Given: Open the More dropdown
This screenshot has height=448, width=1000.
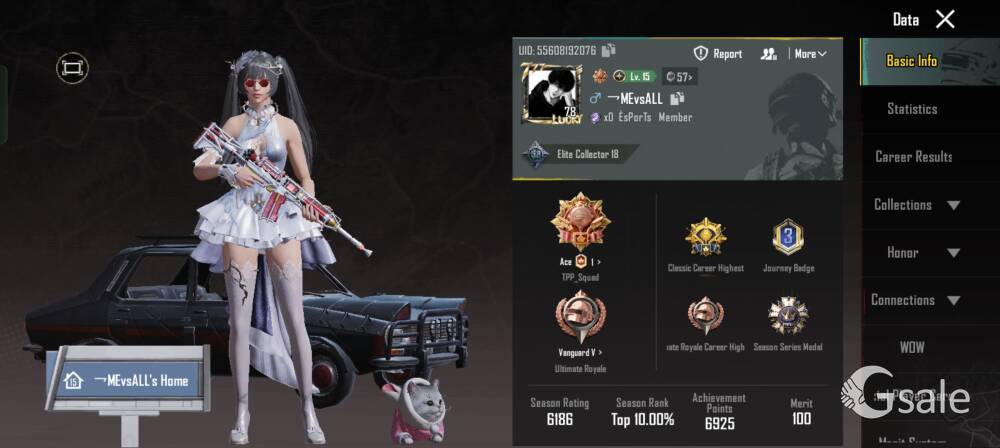Looking at the screenshot, I should (809, 54).
